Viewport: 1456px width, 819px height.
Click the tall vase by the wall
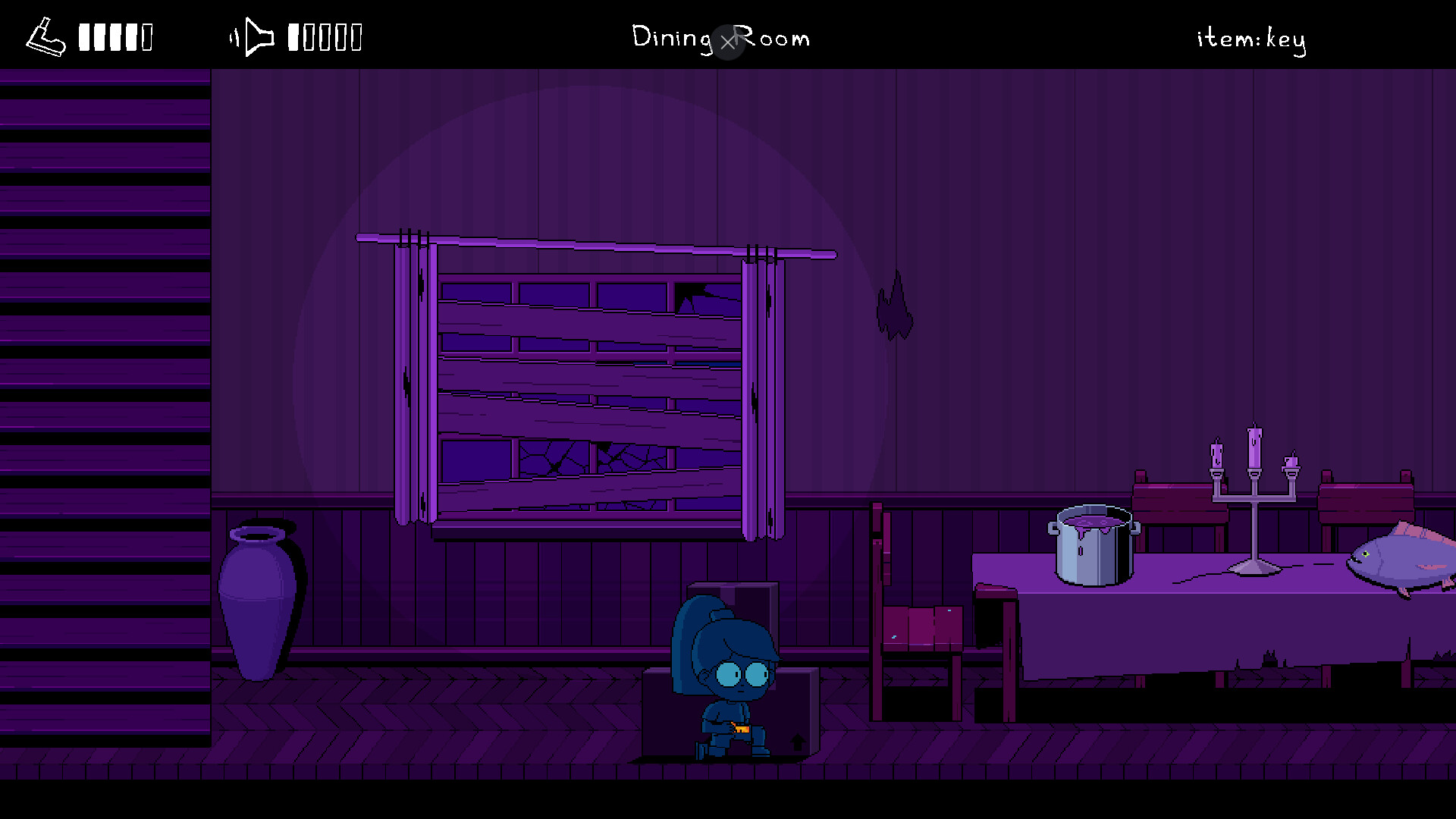click(x=258, y=599)
